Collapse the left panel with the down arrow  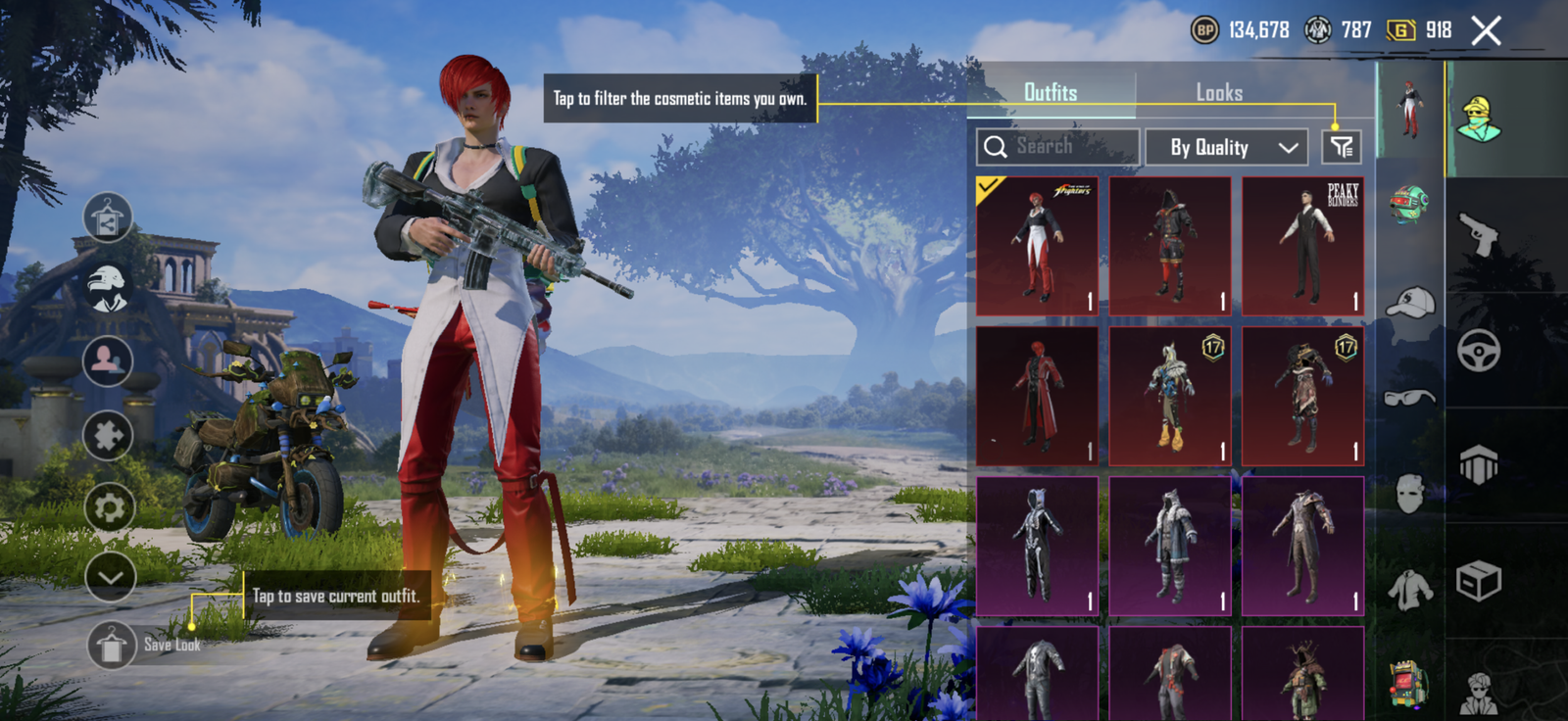(x=110, y=577)
